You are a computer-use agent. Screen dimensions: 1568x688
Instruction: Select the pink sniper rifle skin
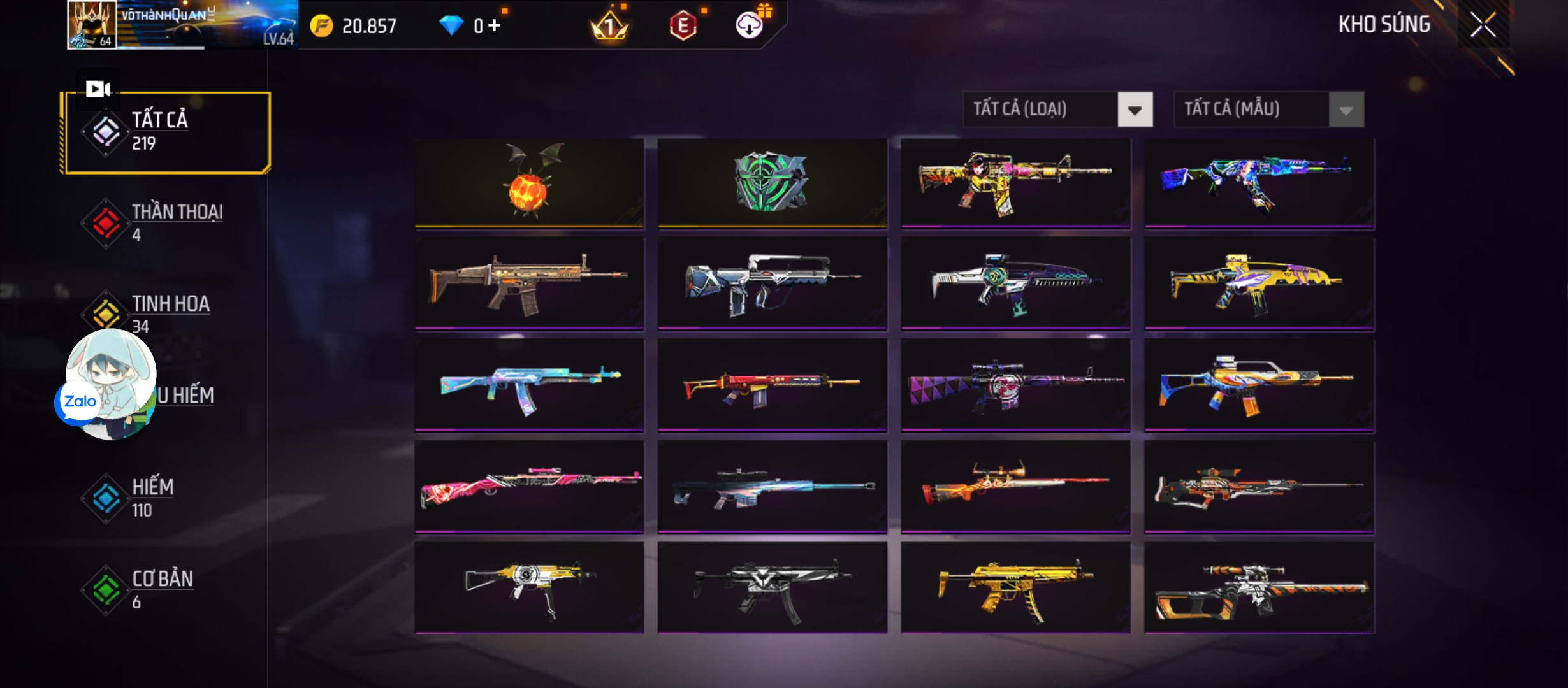coord(529,485)
